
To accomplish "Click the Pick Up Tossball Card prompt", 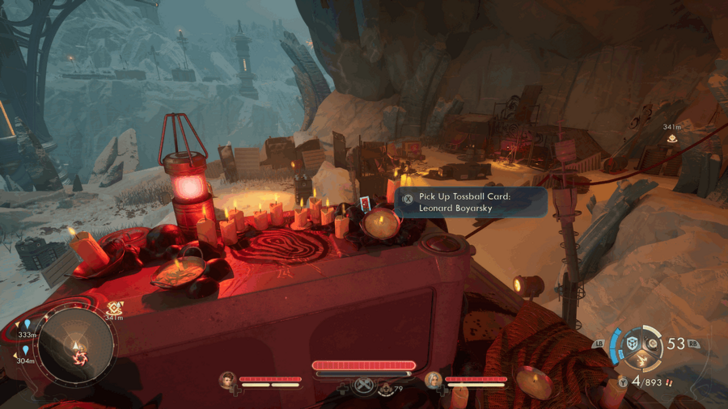I will point(472,202).
